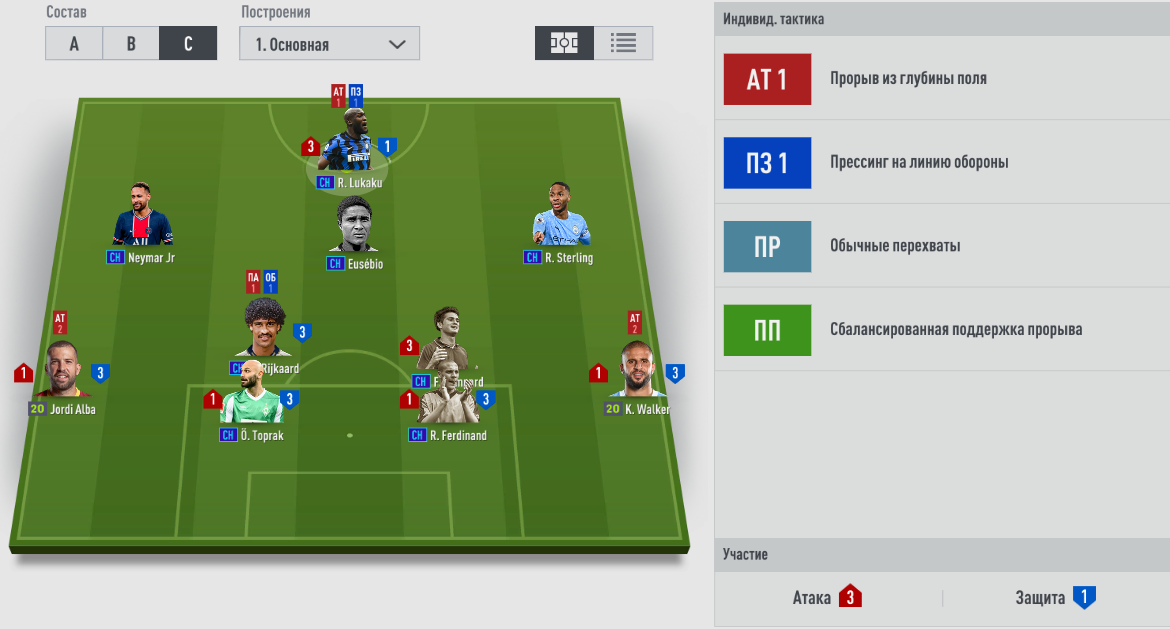The height and width of the screenshot is (629, 1170).
Task: Switch to pitch formation view
Action: pos(564,43)
